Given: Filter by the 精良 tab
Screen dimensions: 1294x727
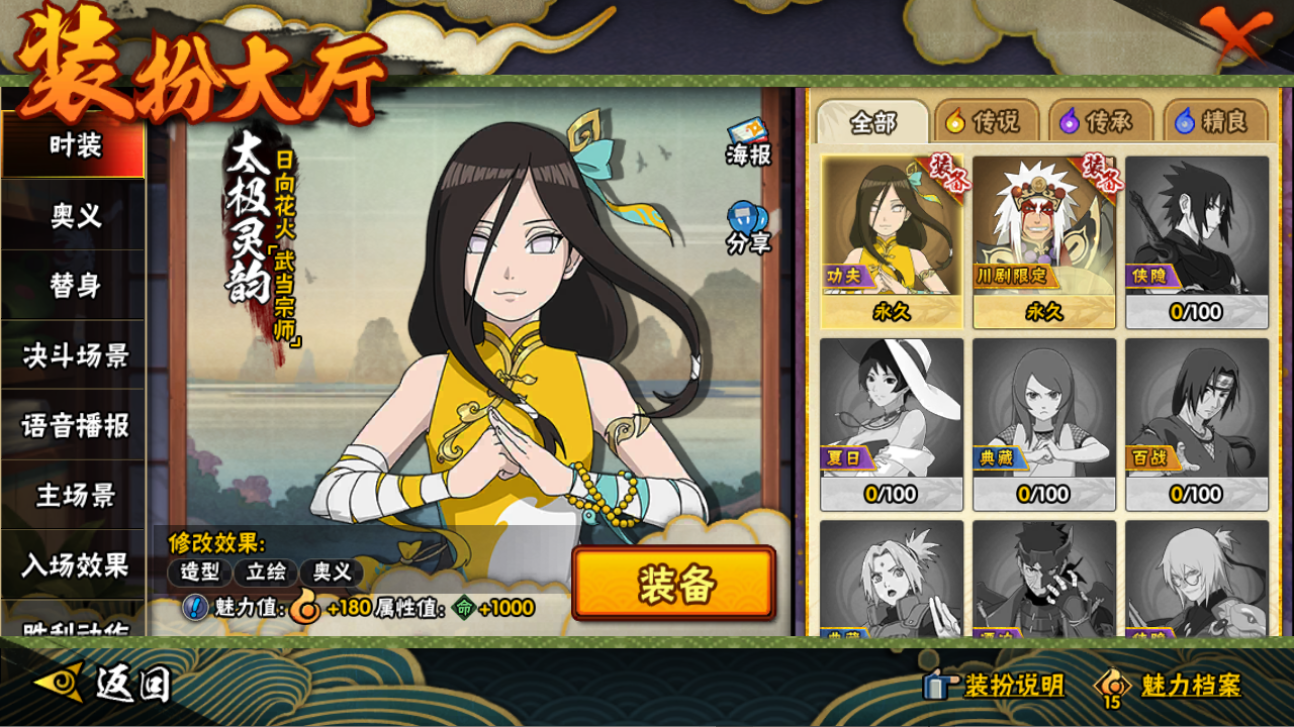Looking at the screenshot, I should [x=1212, y=123].
